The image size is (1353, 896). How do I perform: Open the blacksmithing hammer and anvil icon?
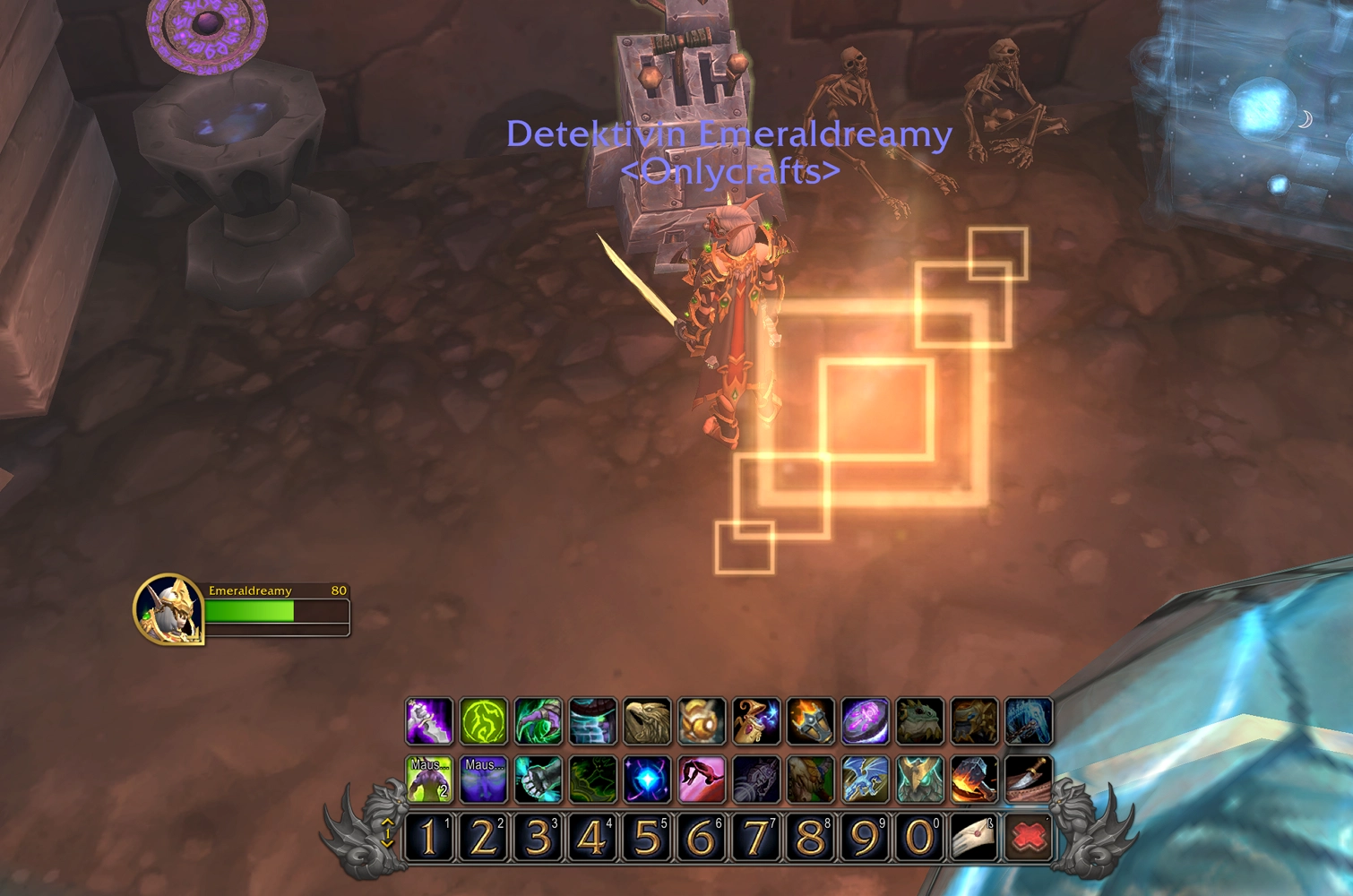point(974,780)
